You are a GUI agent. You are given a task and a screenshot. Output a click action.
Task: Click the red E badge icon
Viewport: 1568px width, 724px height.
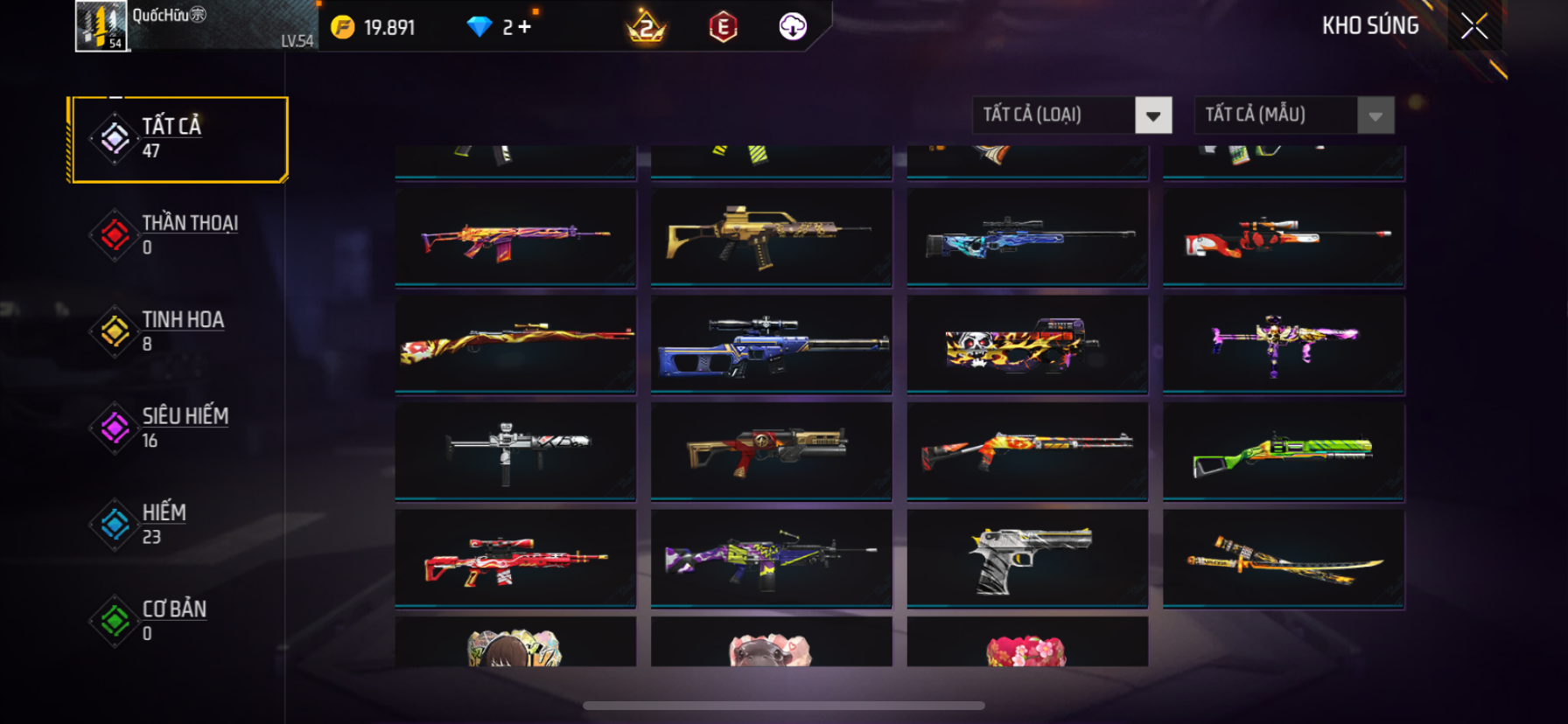click(723, 27)
